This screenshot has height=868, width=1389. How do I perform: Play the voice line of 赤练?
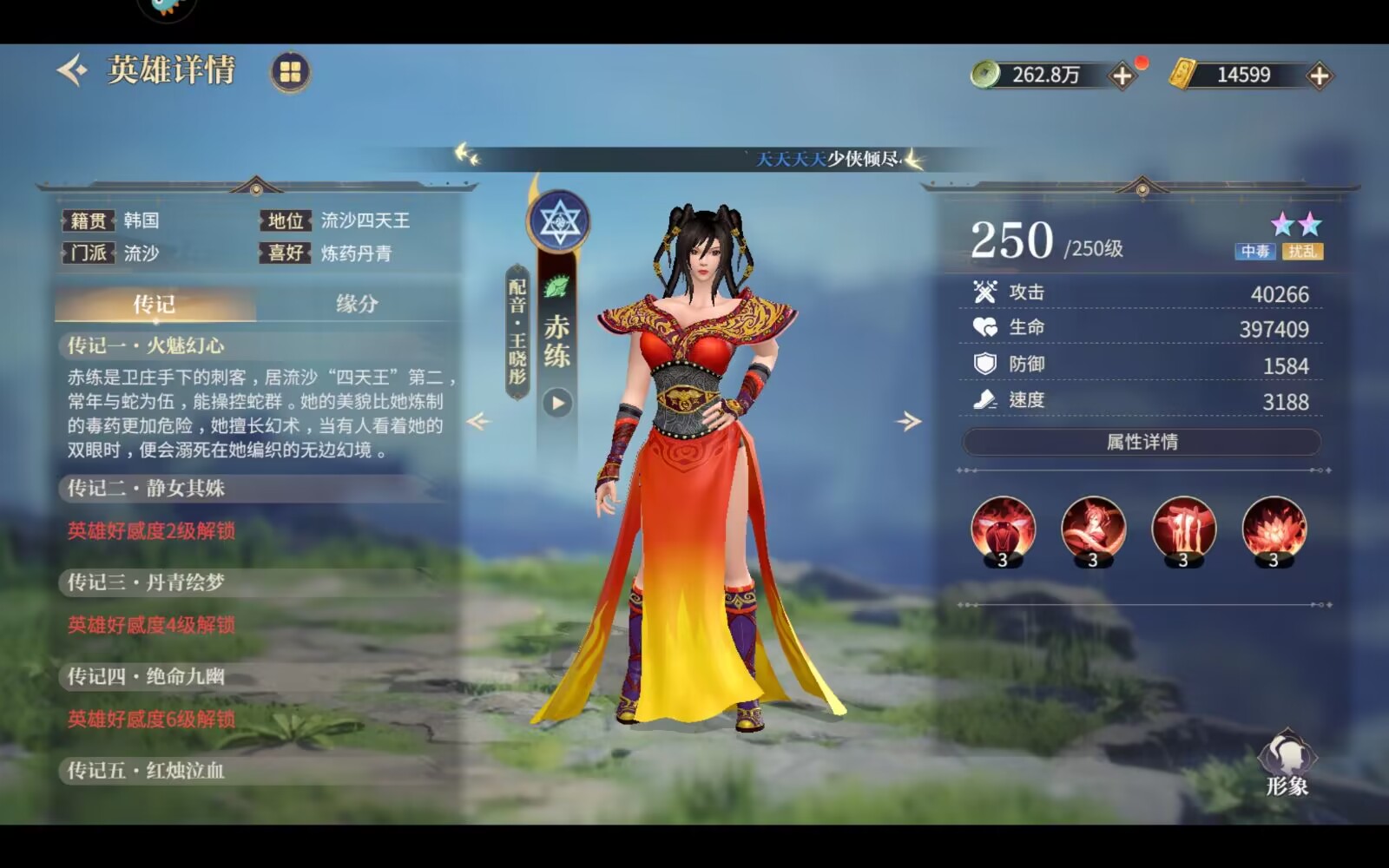coord(557,403)
